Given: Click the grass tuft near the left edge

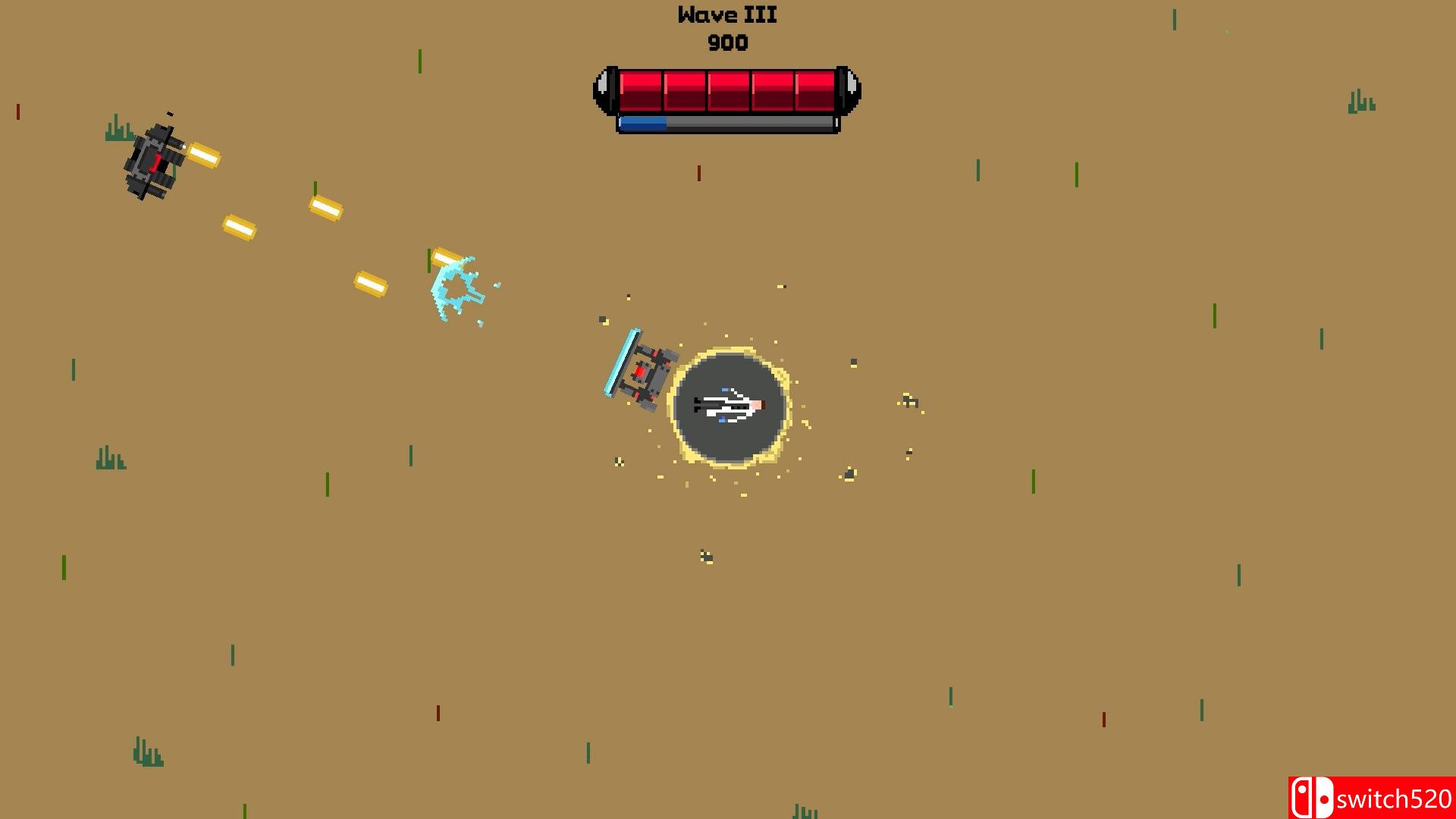Looking at the screenshot, I should pos(112,459).
